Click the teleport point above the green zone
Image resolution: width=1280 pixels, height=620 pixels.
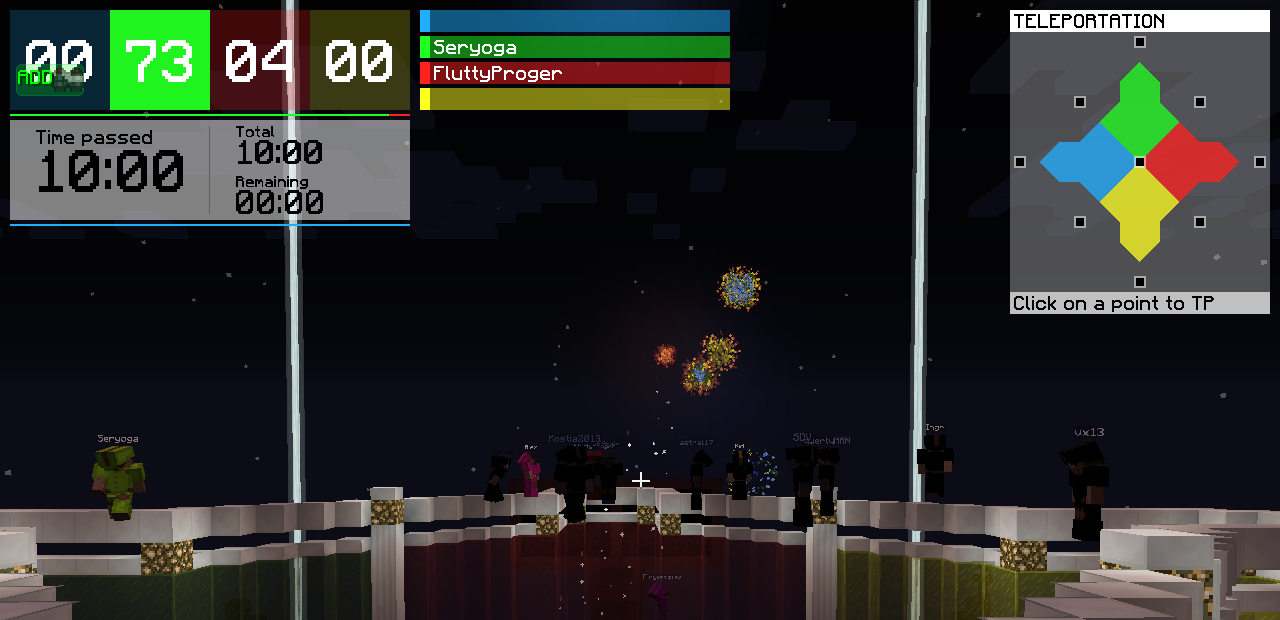pyautogui.click(x=1140, y=42)
